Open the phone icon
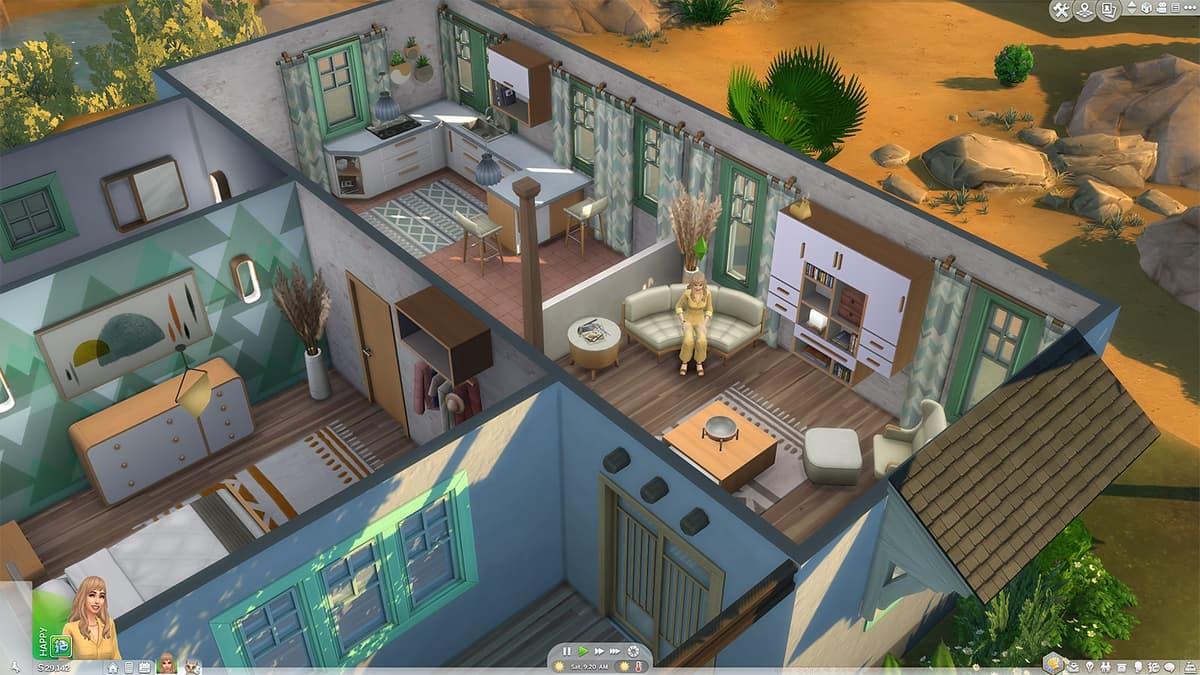Screen dimensions: 1200x675 coord(129,667)
